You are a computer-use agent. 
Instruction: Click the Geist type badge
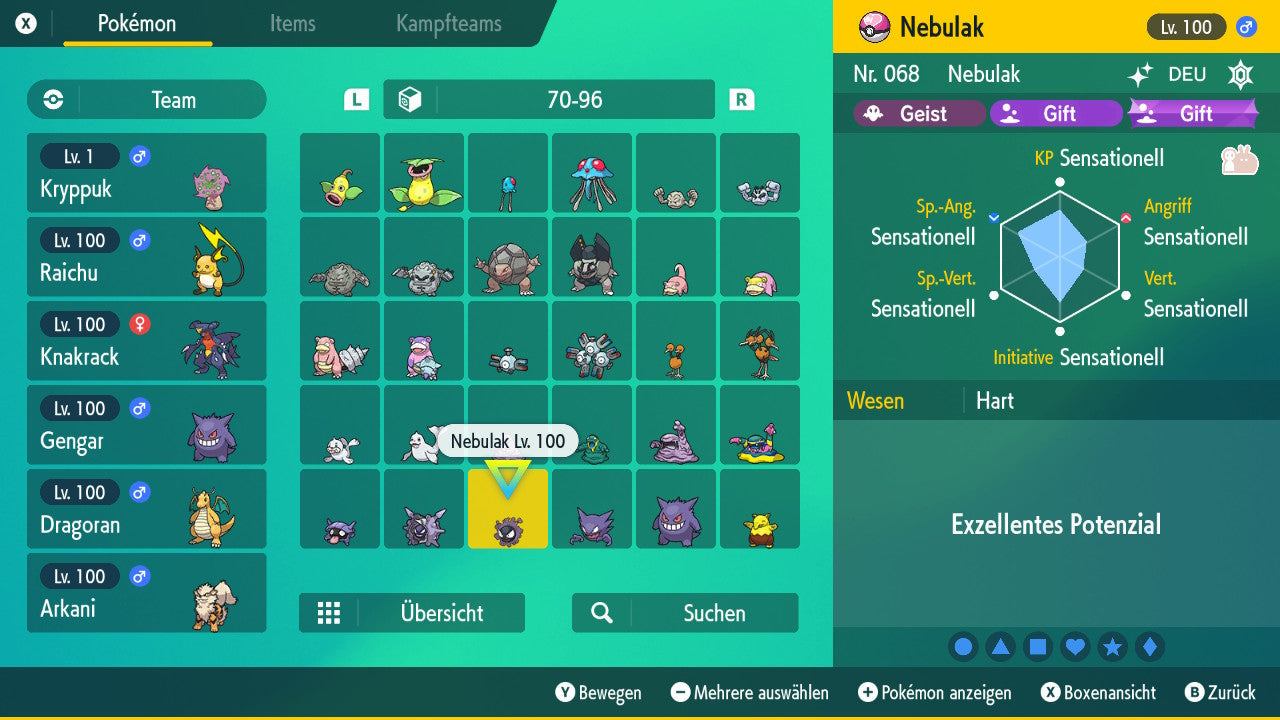point(917,113)
